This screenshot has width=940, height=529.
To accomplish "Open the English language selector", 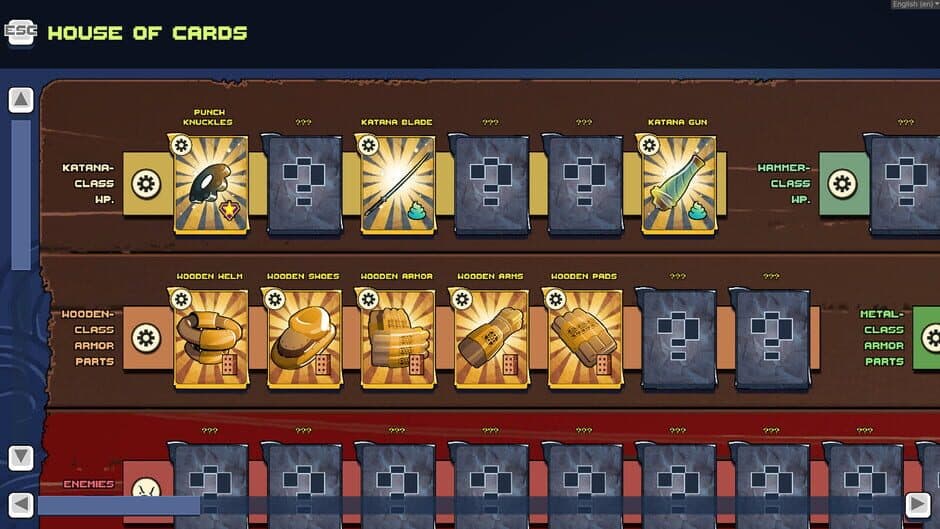I will click(x=912, y=5).
